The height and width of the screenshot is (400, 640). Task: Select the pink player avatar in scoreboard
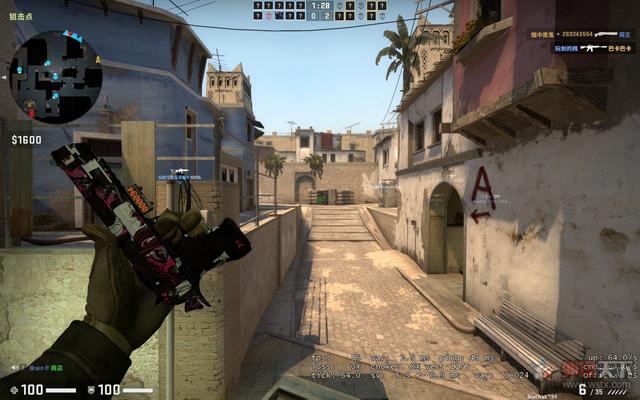click(269, 16)
